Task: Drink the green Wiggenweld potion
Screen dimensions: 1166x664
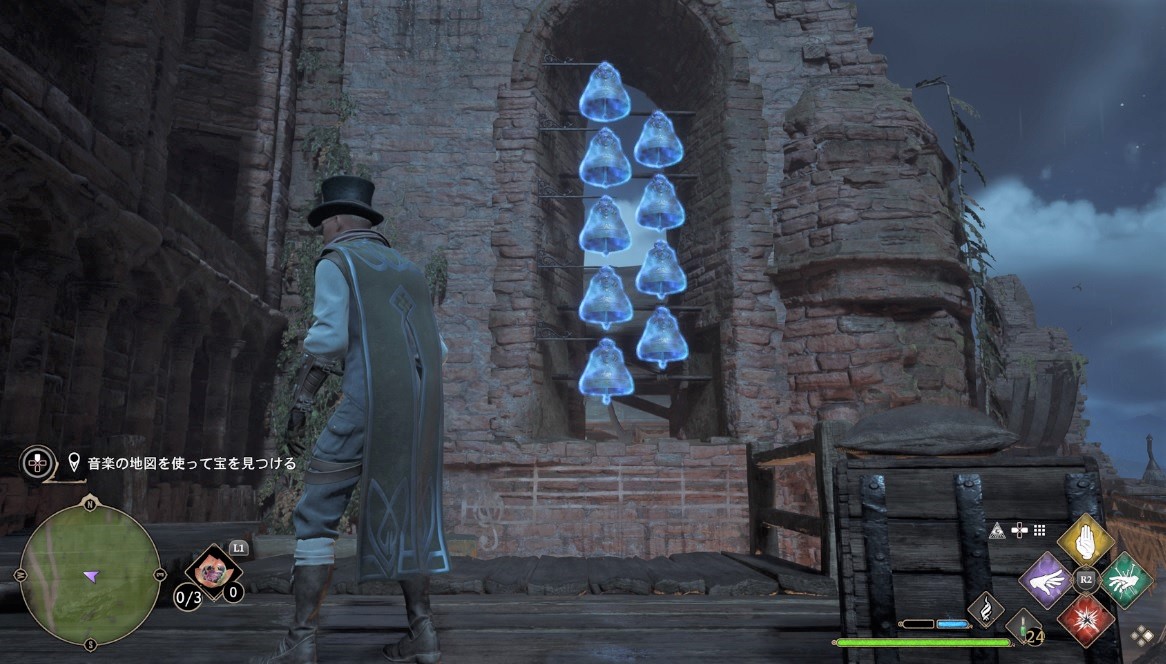Action: [x=1024, y=625]
